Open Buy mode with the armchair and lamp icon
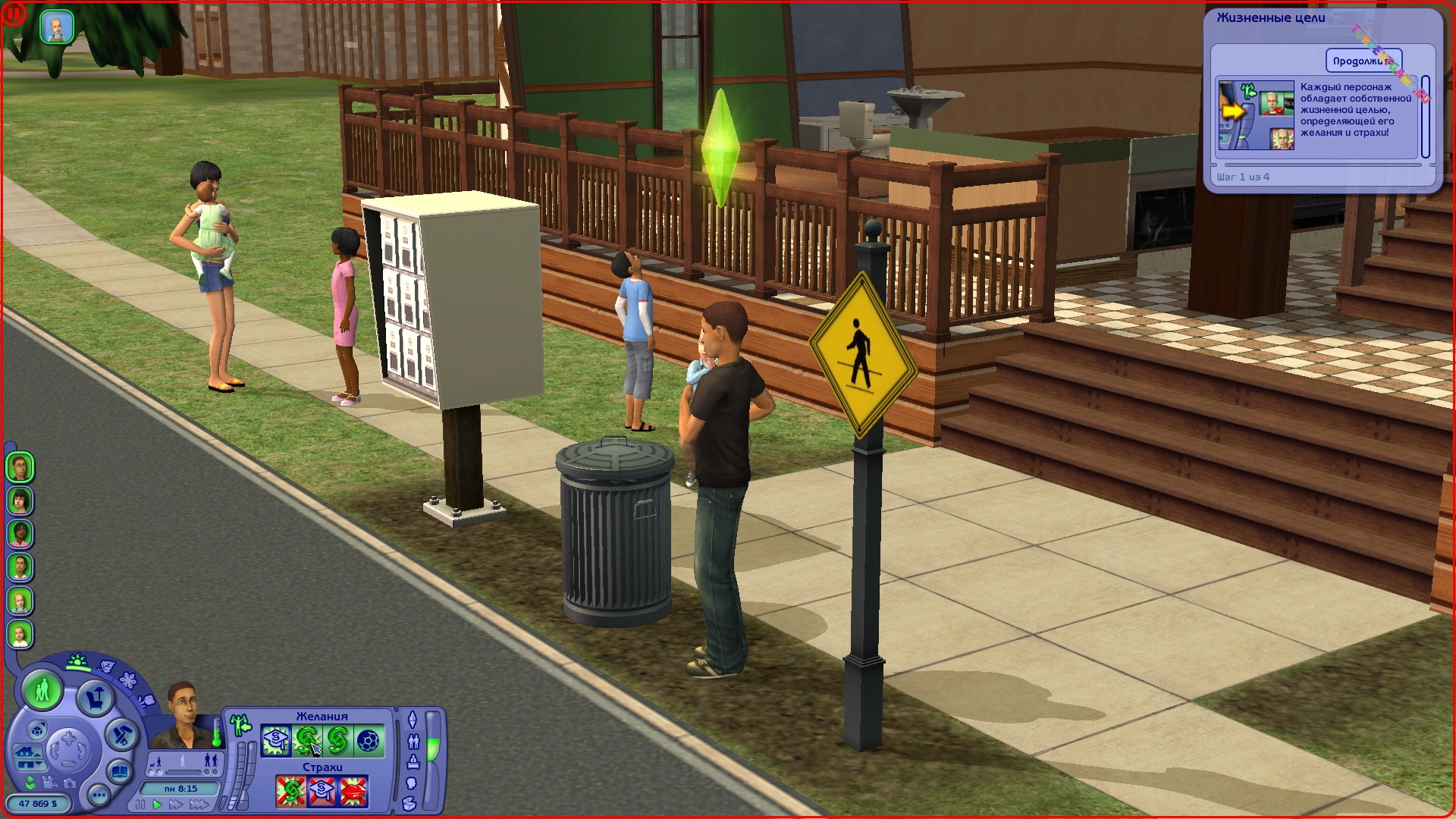The height and width of the screenshot is (819, 1456). (95, 698)
